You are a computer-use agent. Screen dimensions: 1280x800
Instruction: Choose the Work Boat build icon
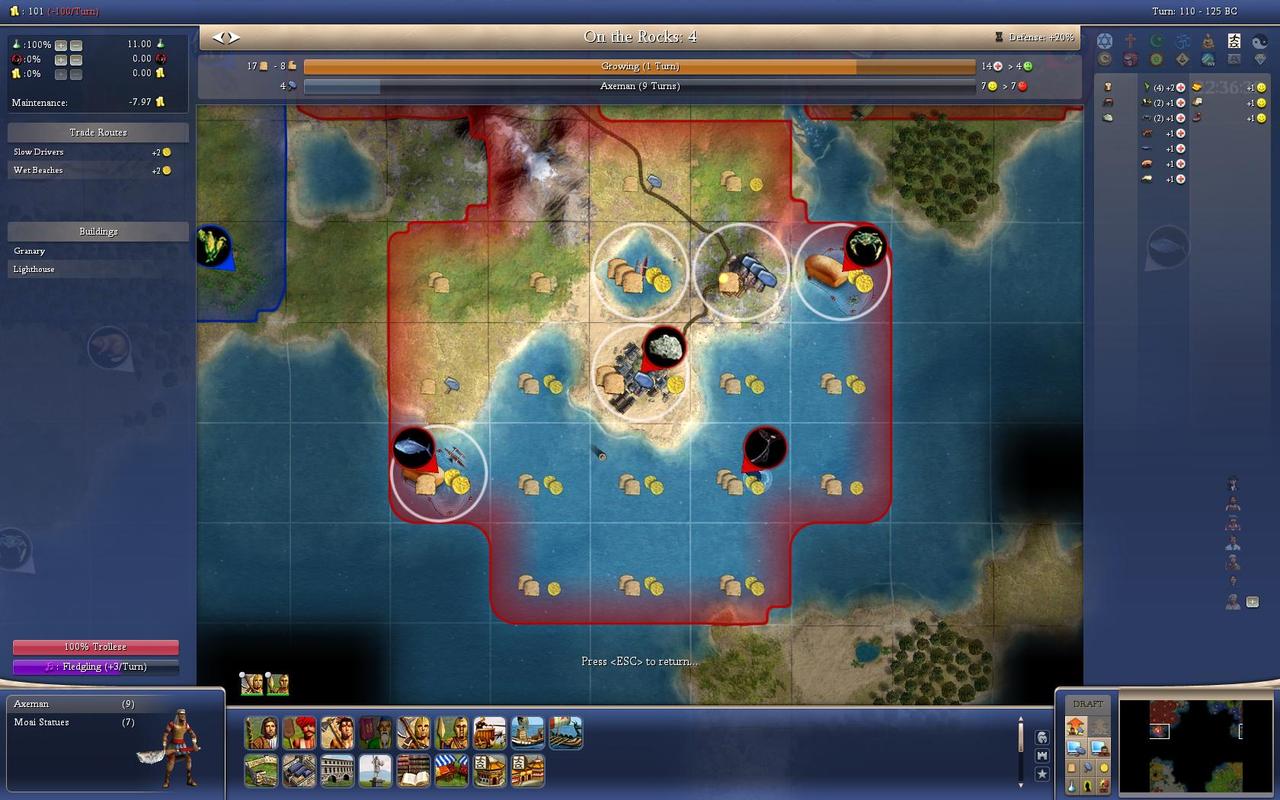[527, 733]
